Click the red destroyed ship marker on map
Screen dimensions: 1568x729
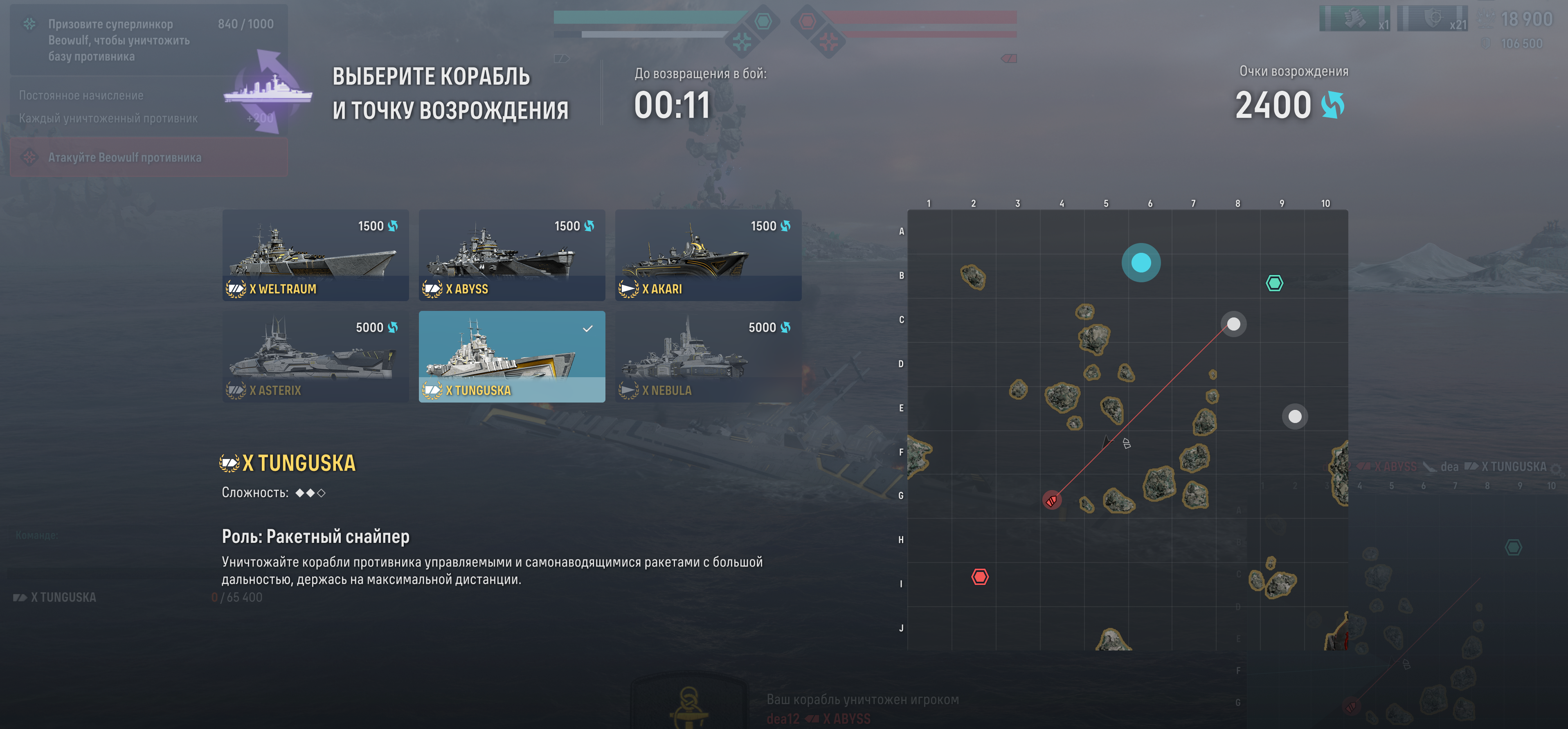(1051, 500)
